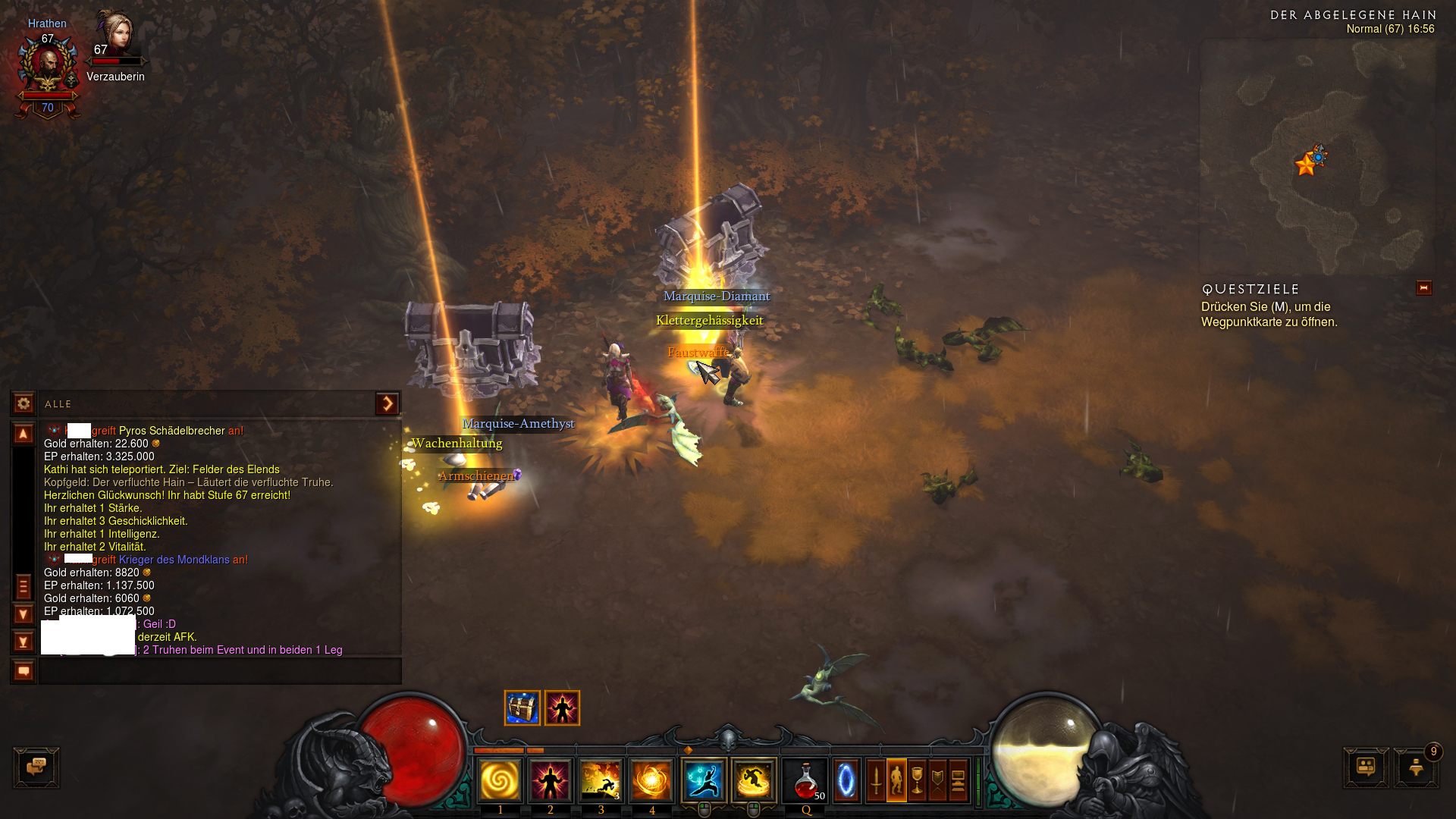Use the glowing silhouette skill in slot 2
The width and height of the screenshot is (1456, 819).
tap(551, 780)
